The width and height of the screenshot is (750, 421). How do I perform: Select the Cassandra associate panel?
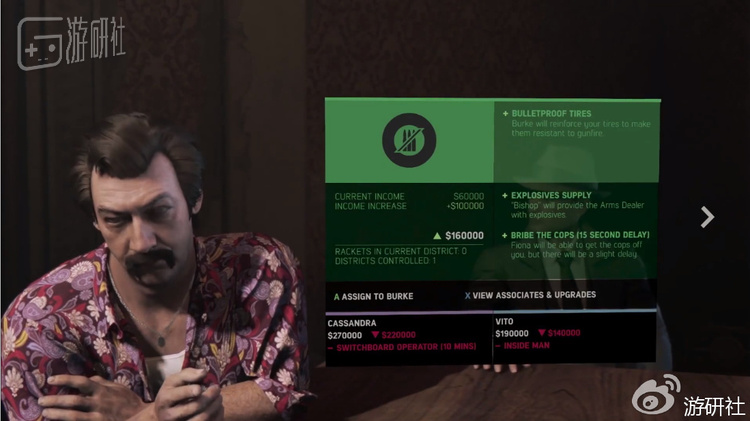(408, 335)
